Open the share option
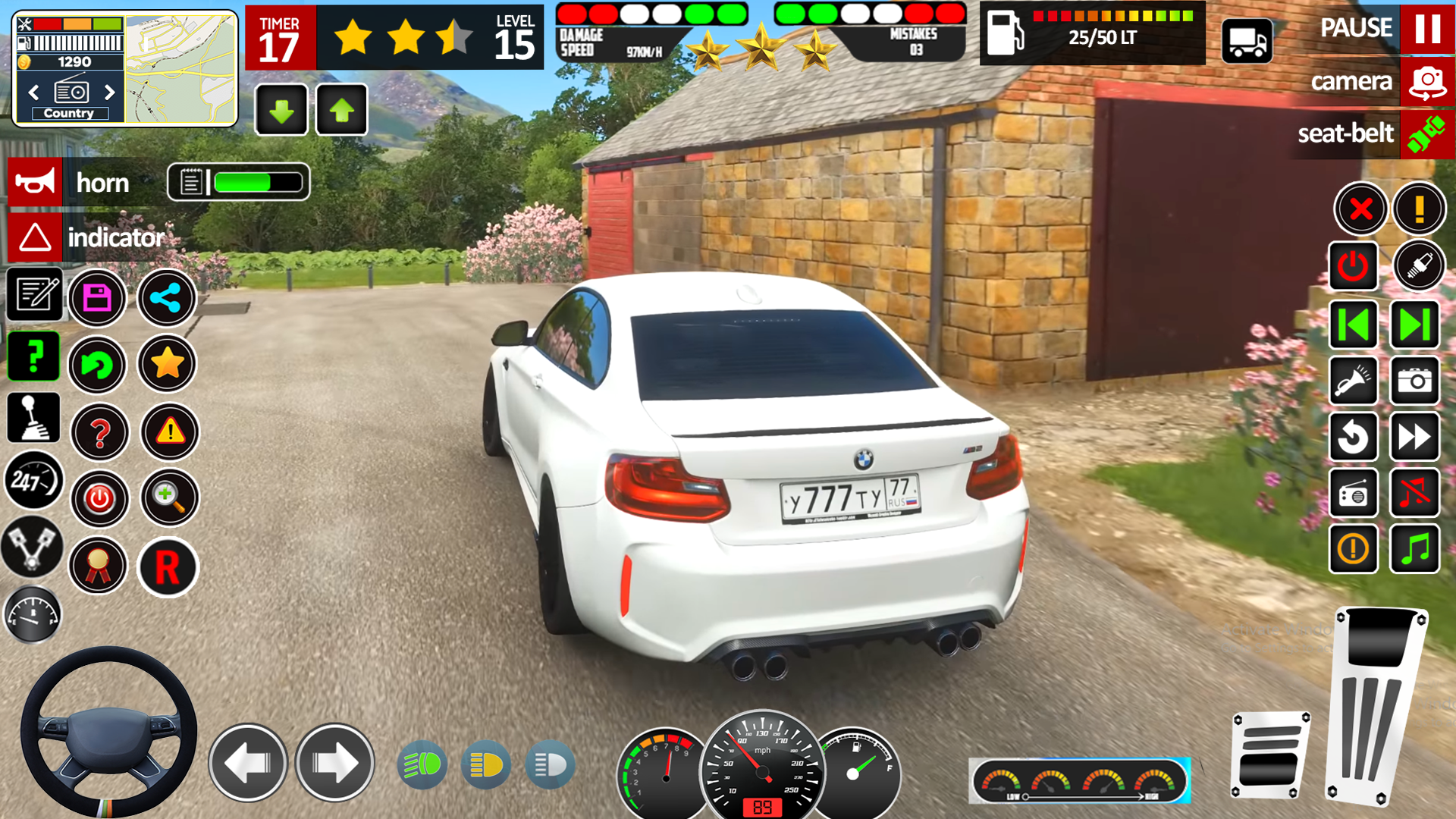 [167, 298]
